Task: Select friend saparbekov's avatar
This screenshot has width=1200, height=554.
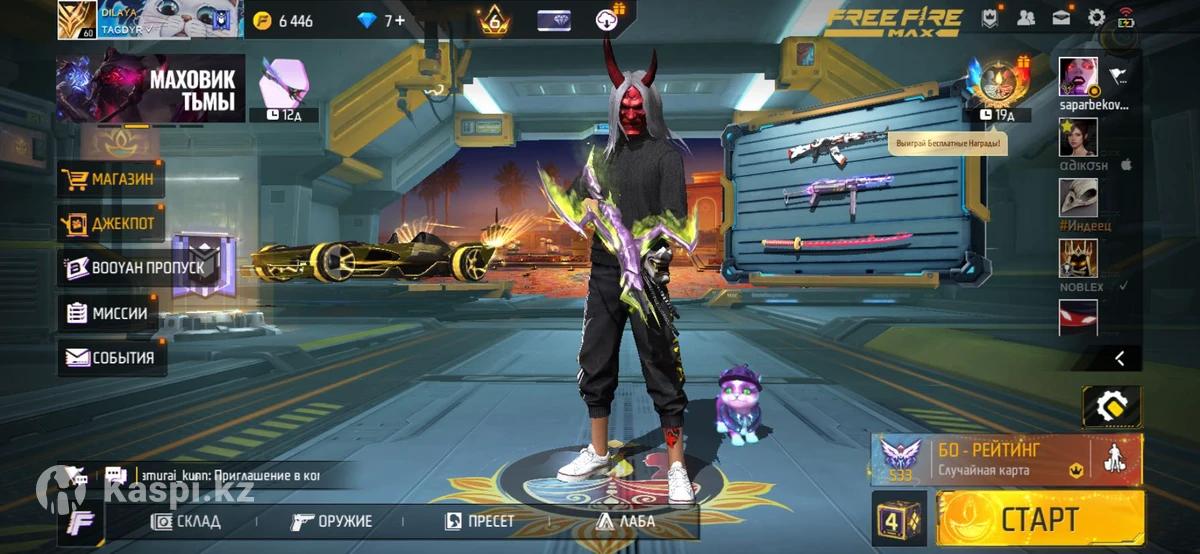Action: point(1078,76)
